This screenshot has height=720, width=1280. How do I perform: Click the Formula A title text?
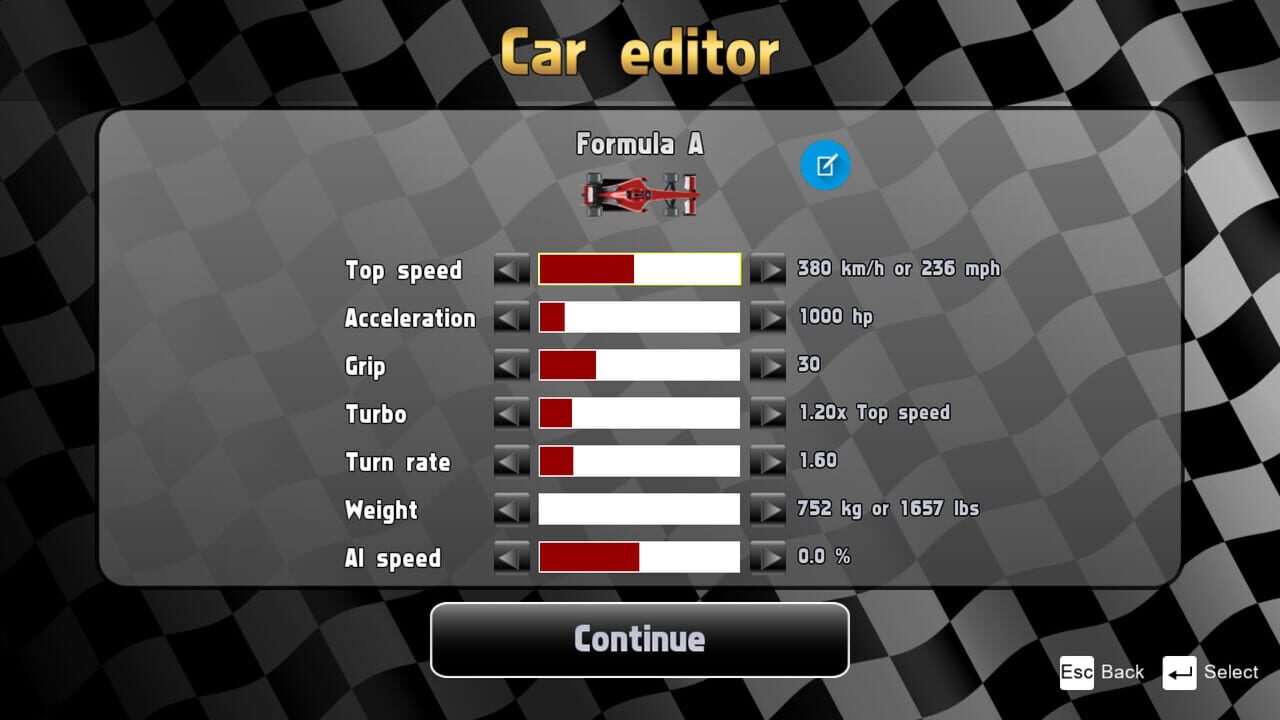coord(639,144)
